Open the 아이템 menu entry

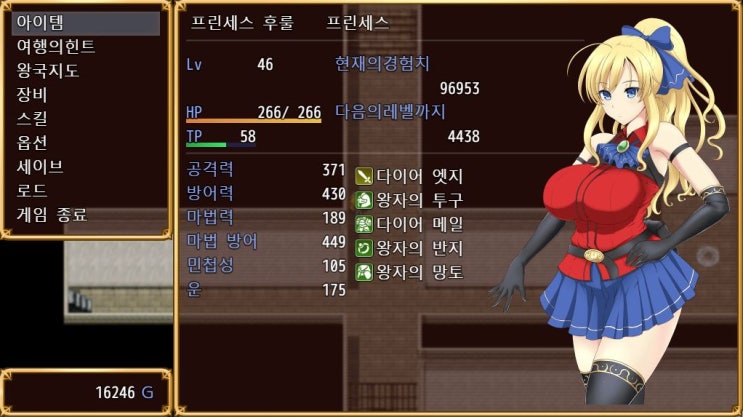[x=86, y=23]
